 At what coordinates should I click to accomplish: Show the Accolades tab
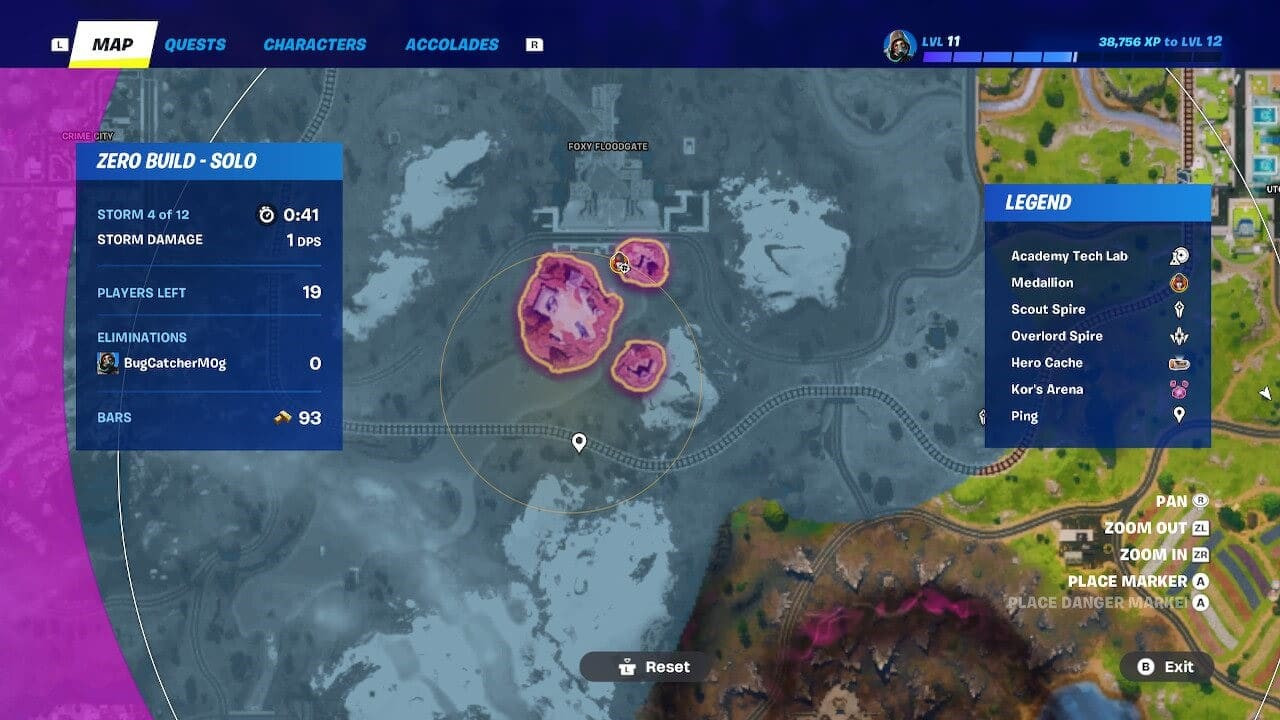coord(451,45)
